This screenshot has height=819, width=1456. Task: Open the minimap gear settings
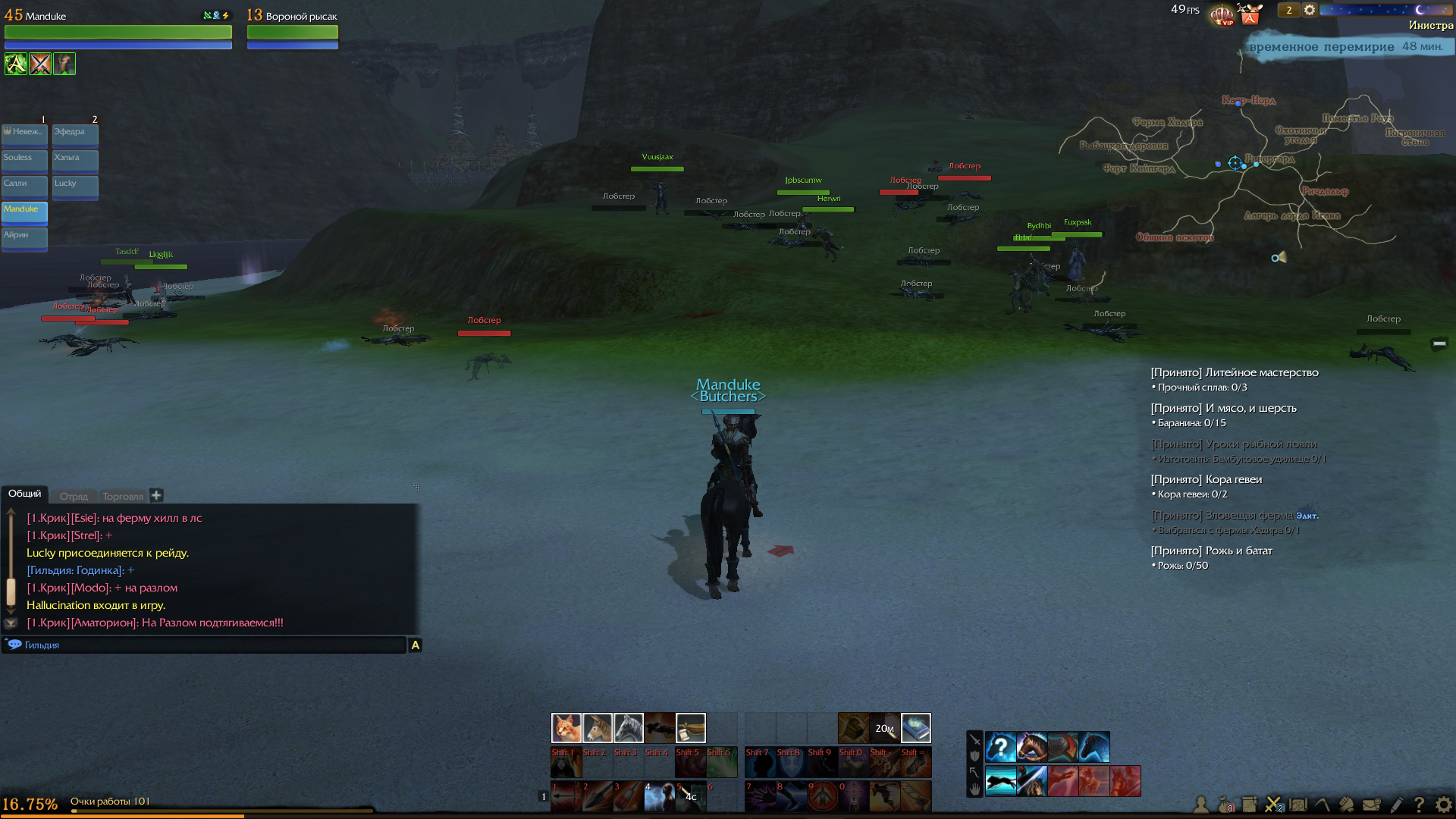click(1310, 11)
